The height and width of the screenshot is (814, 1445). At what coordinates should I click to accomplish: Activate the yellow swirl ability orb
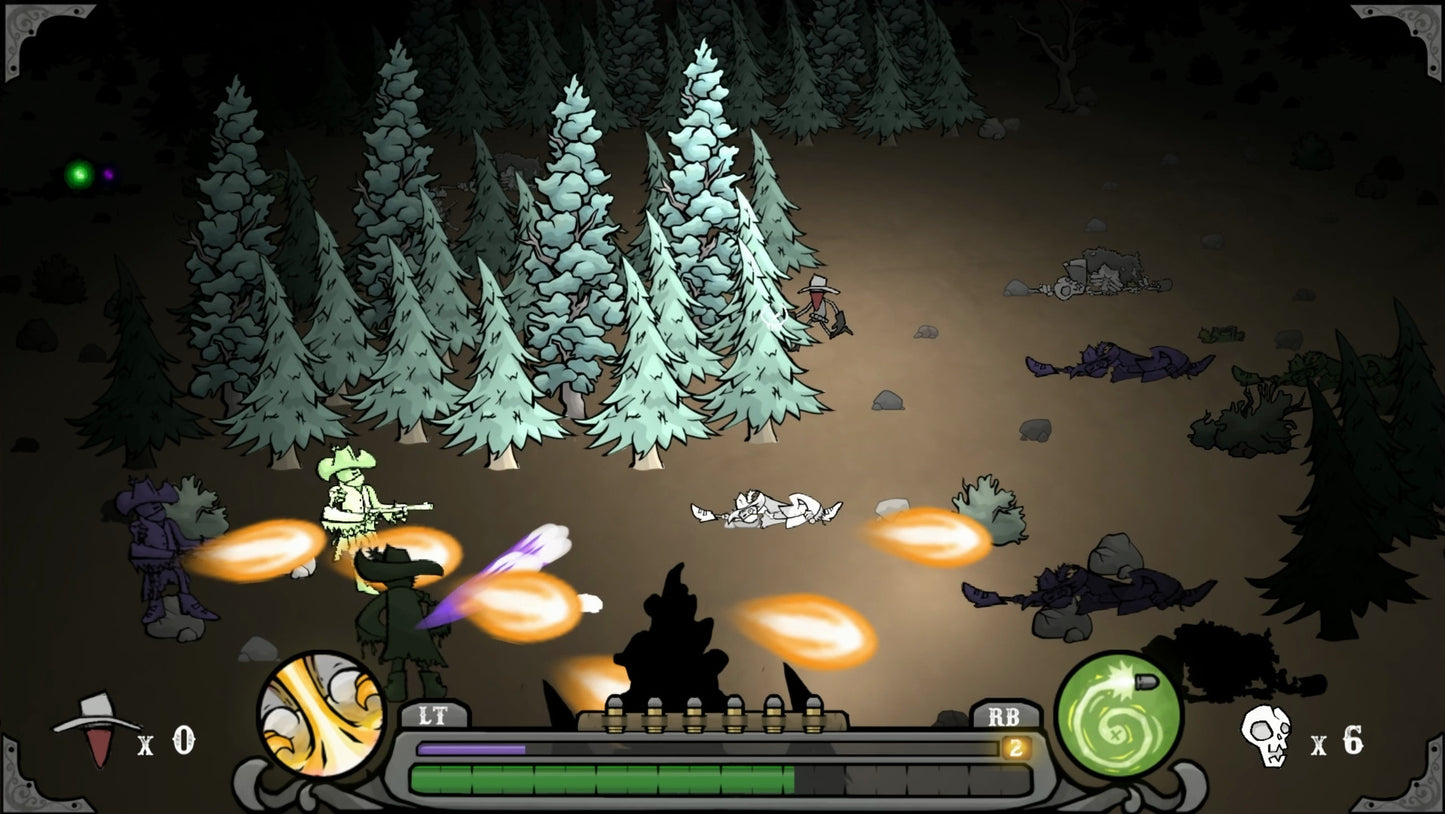coord(322,714)
